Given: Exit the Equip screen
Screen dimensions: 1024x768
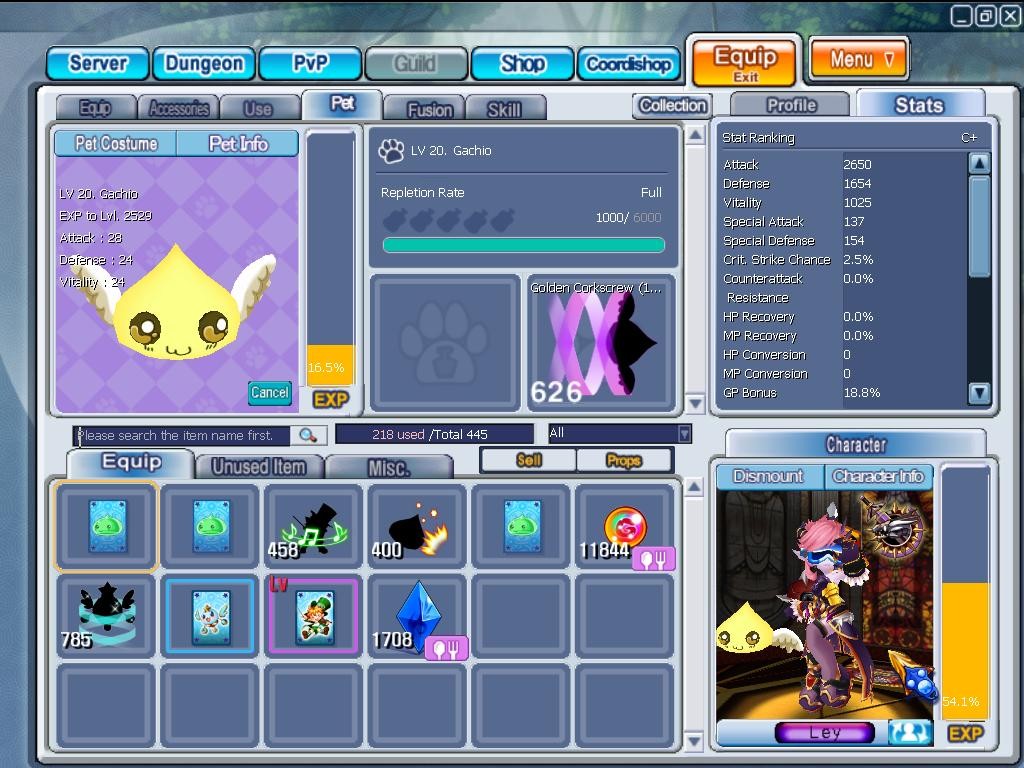Looking at the screenshot, I should 745,62.
